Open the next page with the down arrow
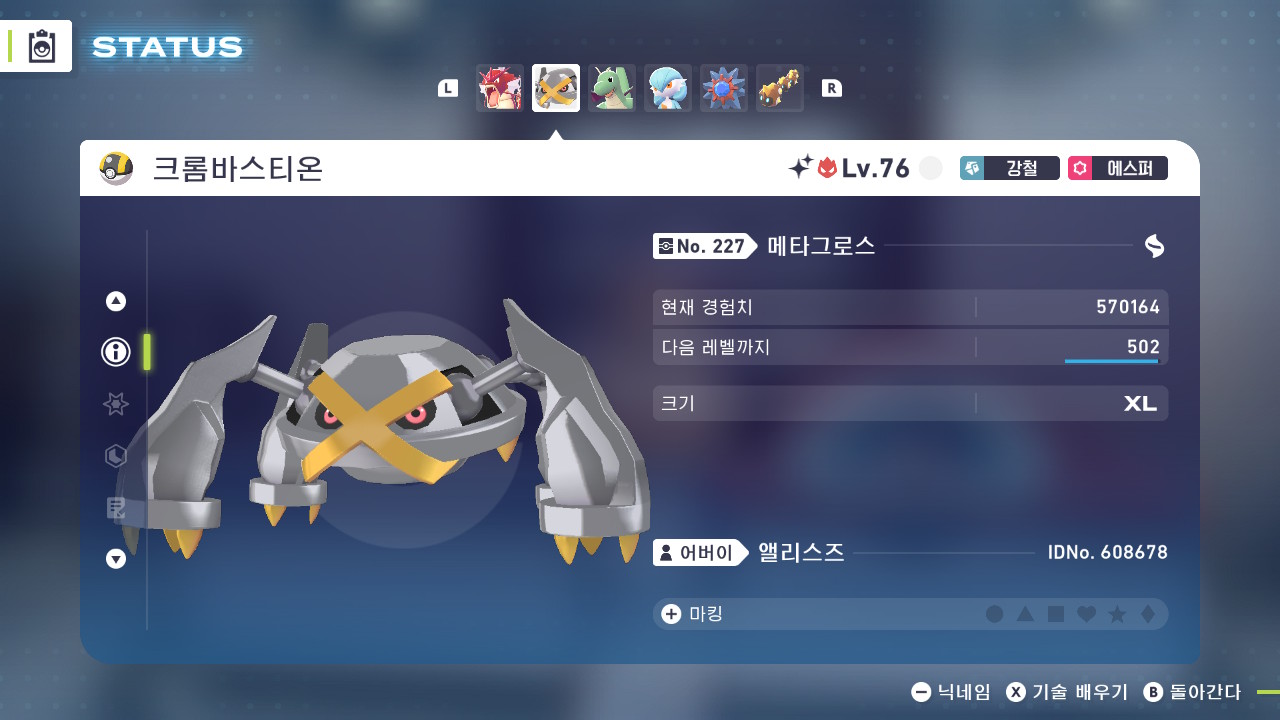 coord(115,559)
